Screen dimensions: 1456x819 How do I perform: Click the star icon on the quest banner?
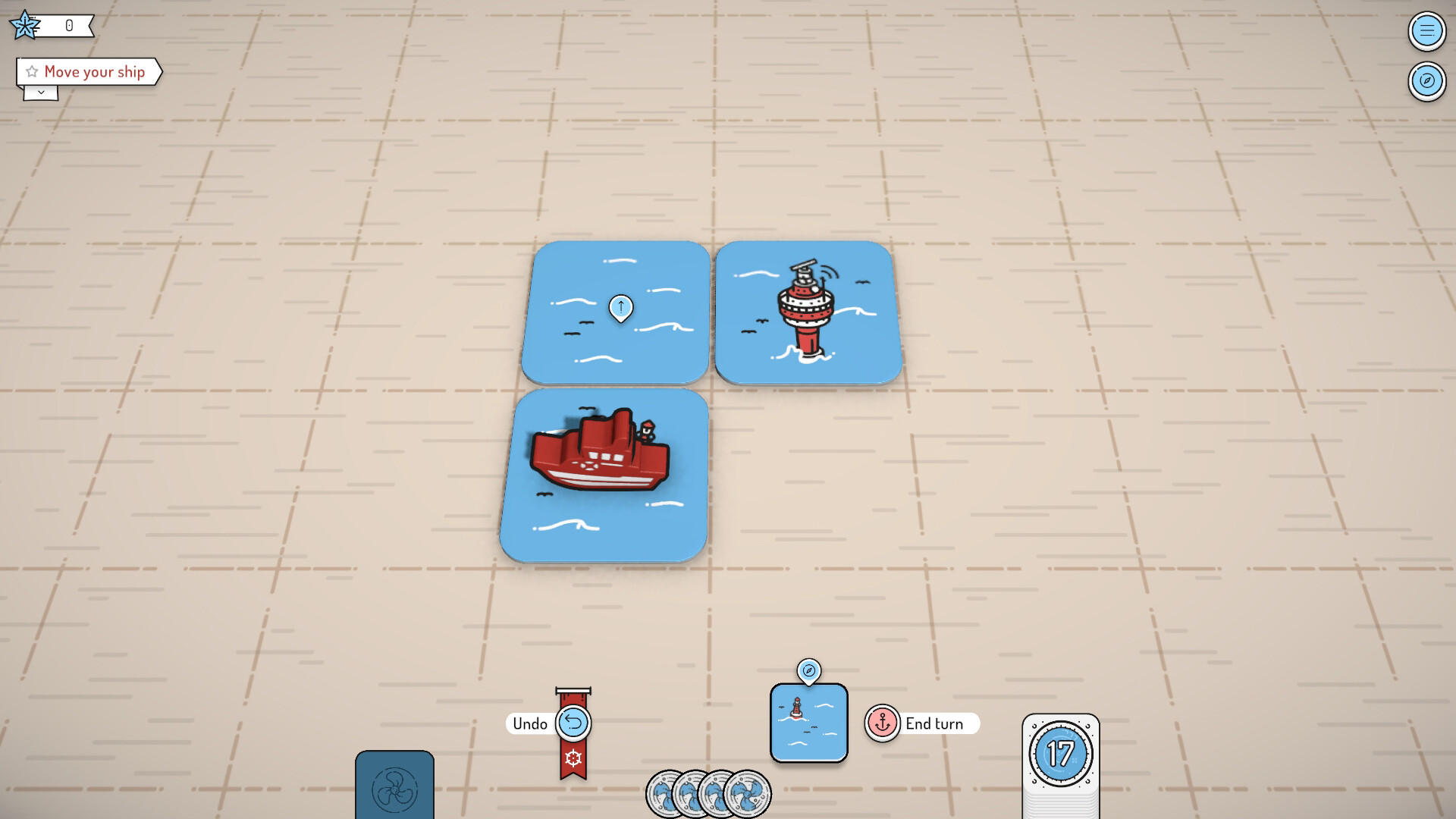pyautogui.click(x=31, y=71)
